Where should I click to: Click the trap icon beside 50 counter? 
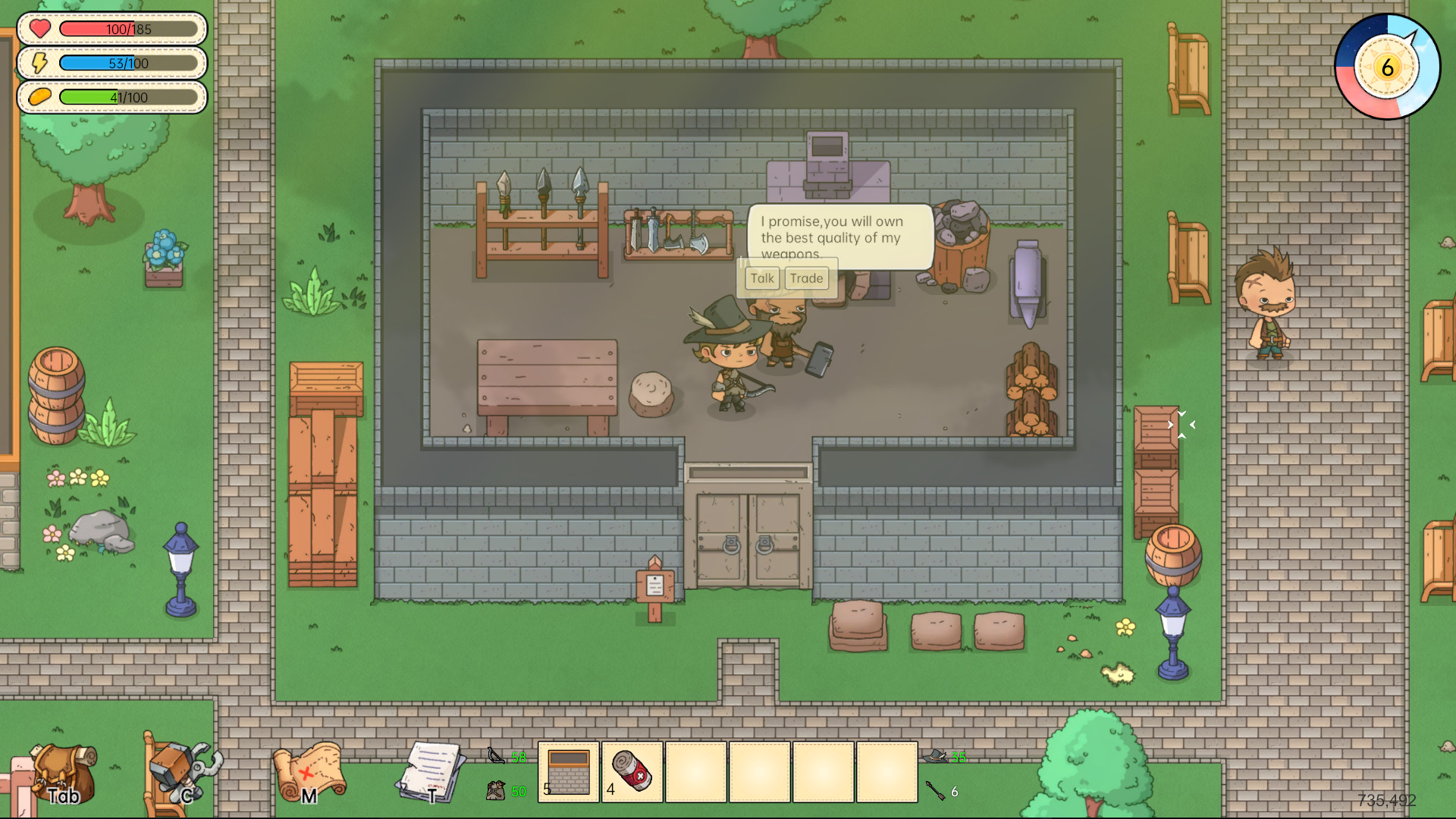pyautogui.click(x=494, y=791)
